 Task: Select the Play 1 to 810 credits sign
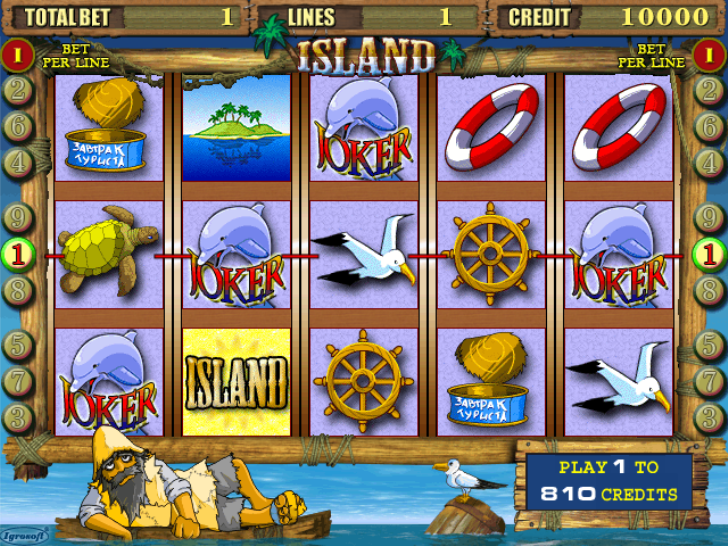click(609, 481)
